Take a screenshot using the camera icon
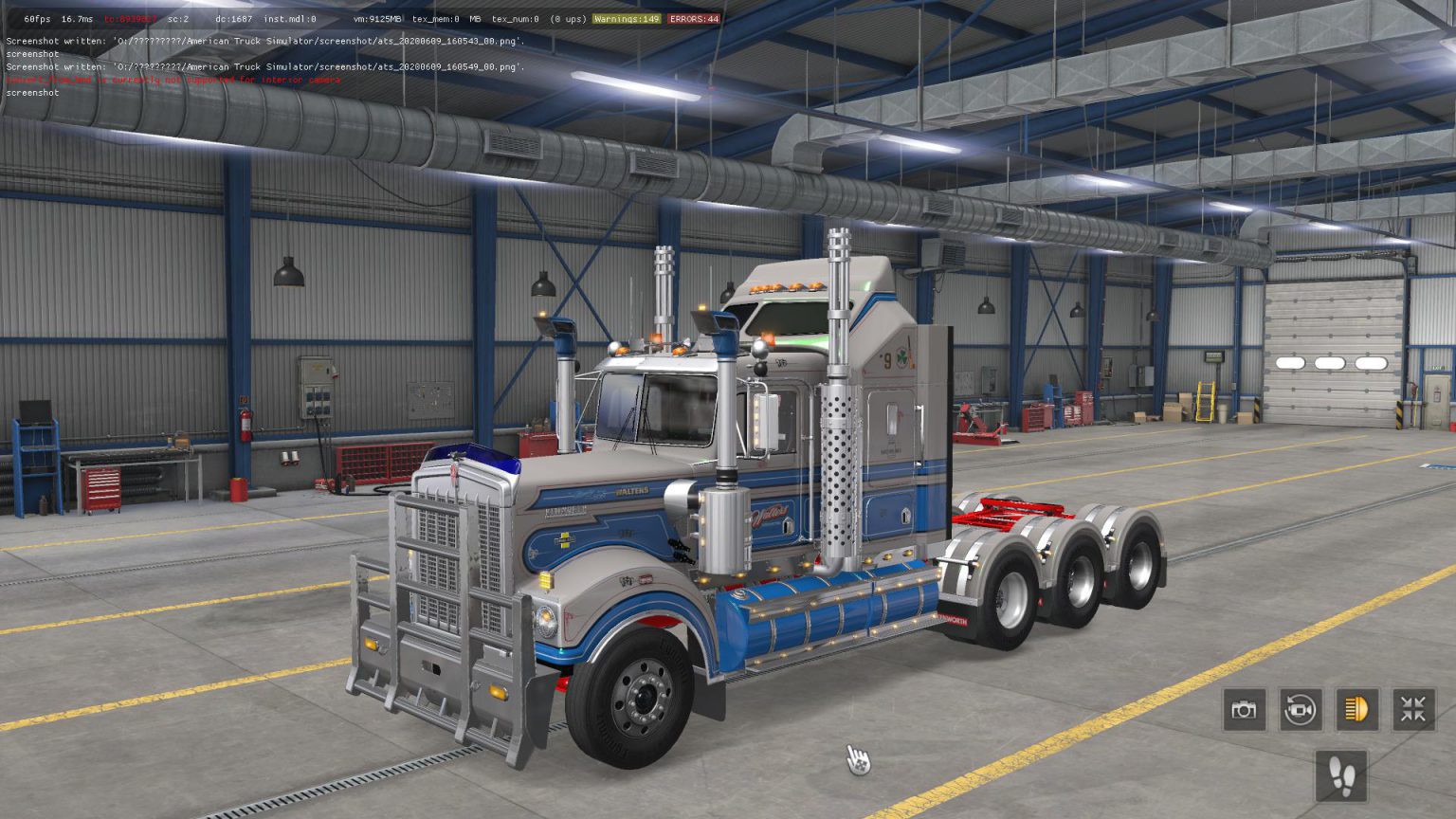The height and width of the screenshot is (819, 1456). (x=1244, y=709)
